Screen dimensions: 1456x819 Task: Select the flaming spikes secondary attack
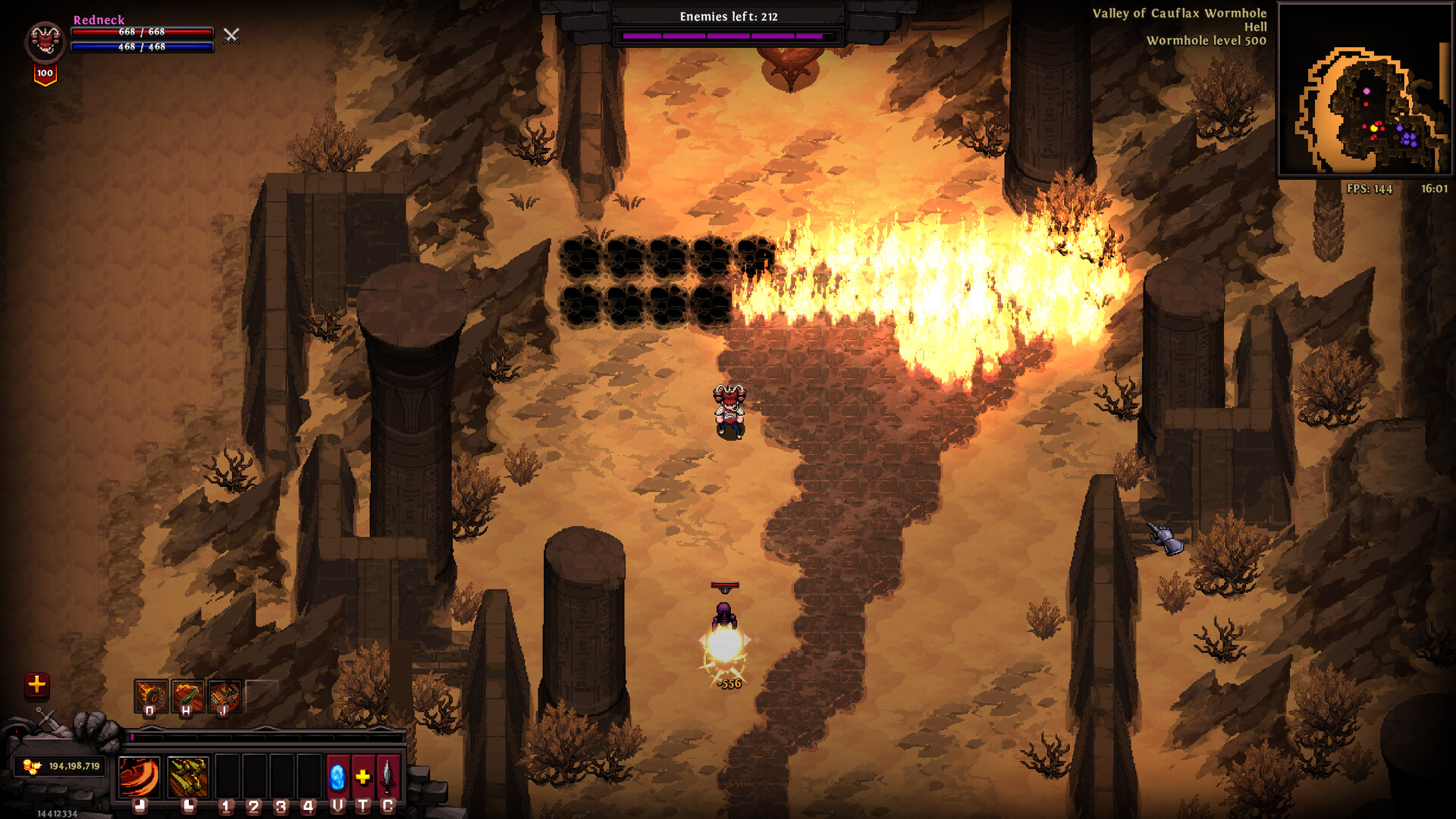coord(187,777)
